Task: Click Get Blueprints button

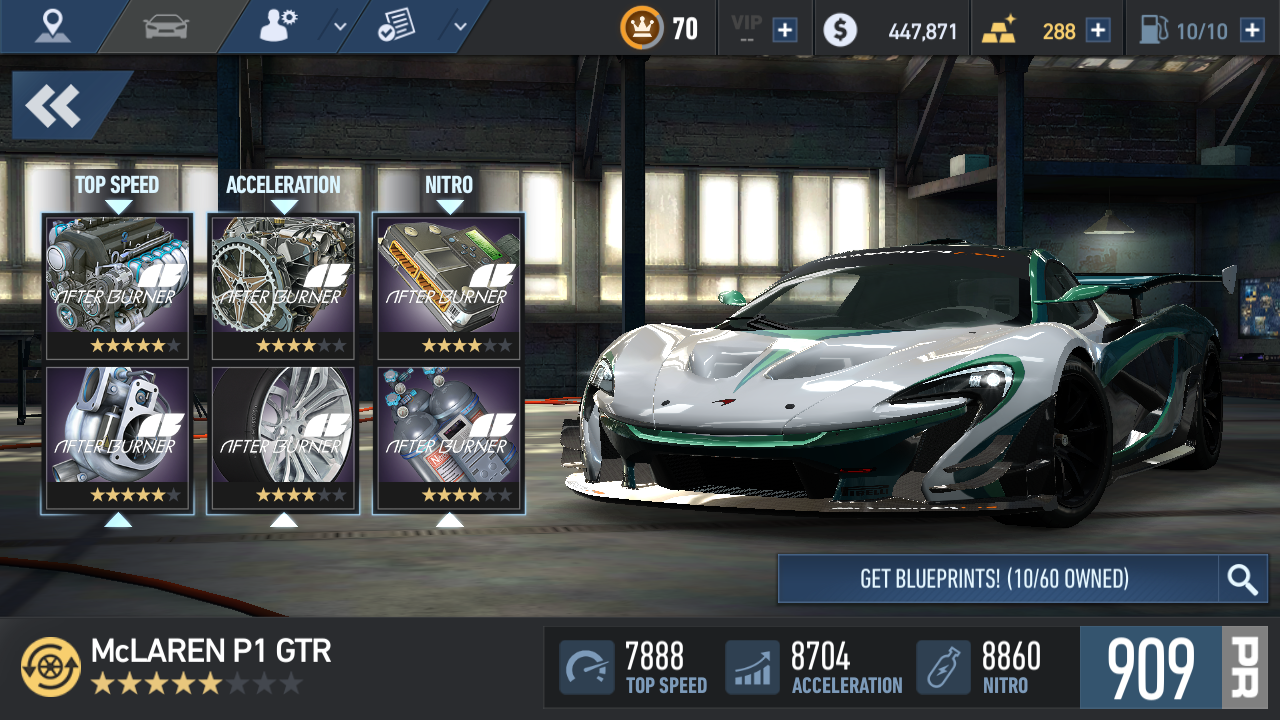Action: [x=996, y=579]
